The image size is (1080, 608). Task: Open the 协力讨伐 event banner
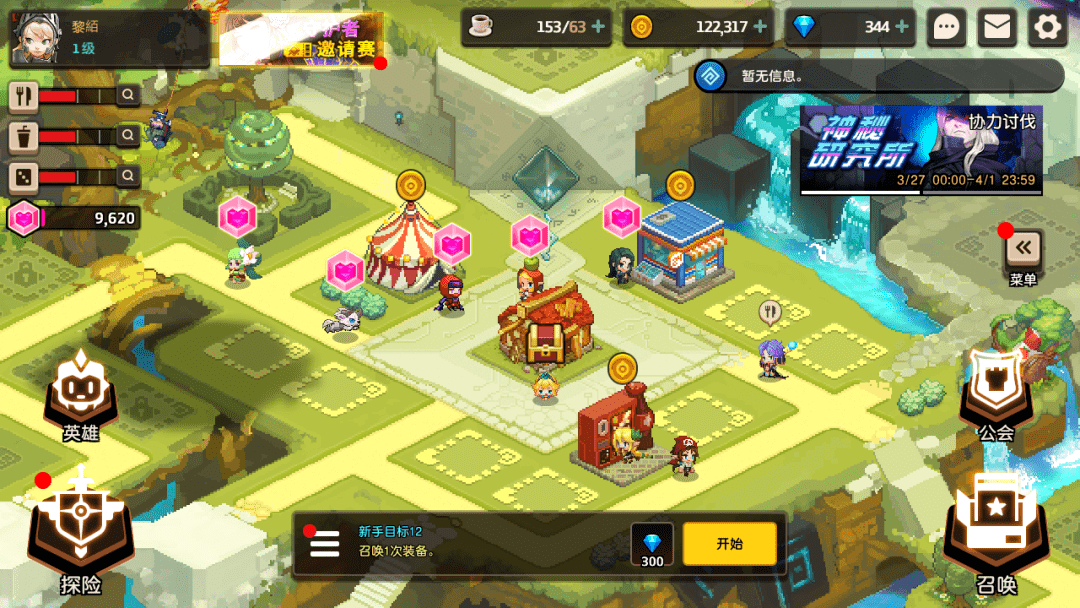[x=921, y=150]
